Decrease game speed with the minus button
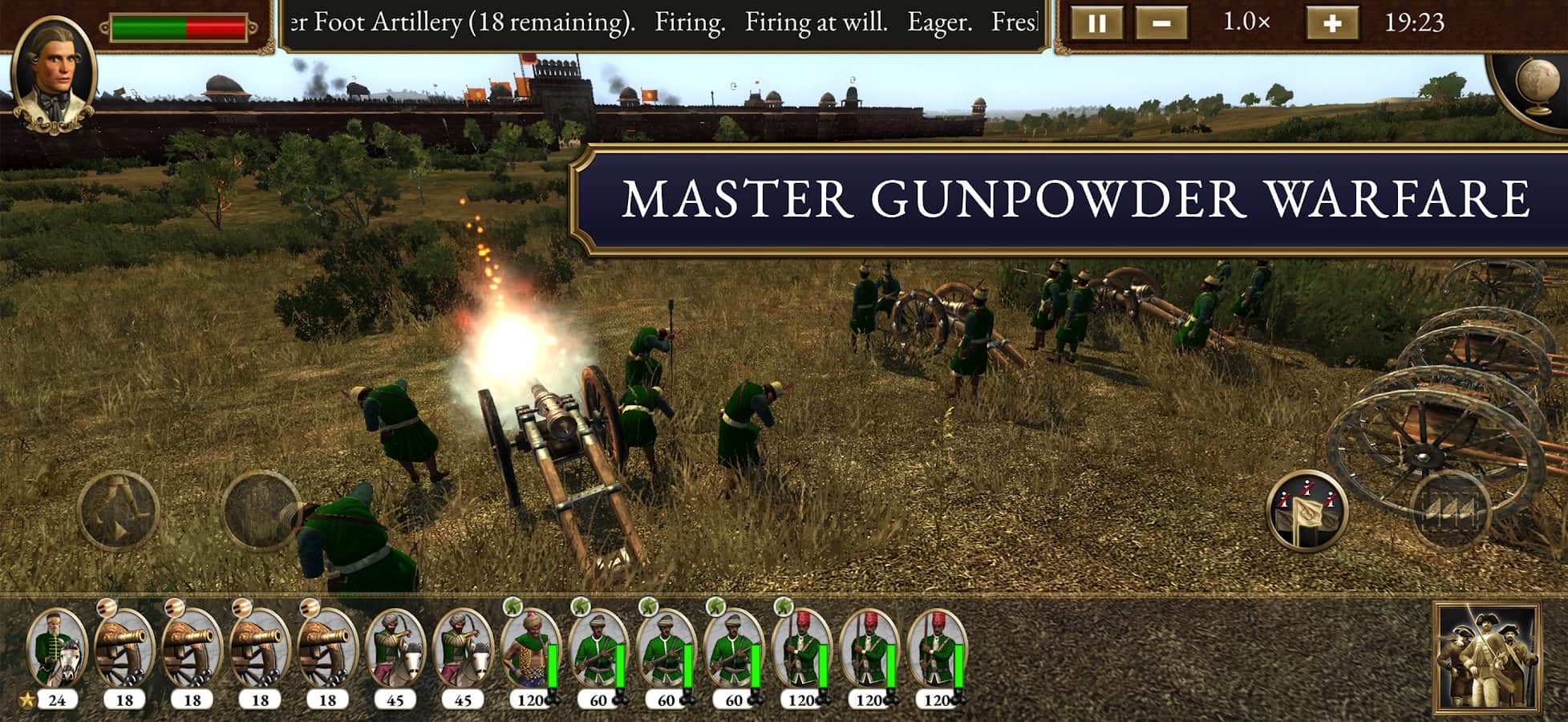 coord(1161,23)
